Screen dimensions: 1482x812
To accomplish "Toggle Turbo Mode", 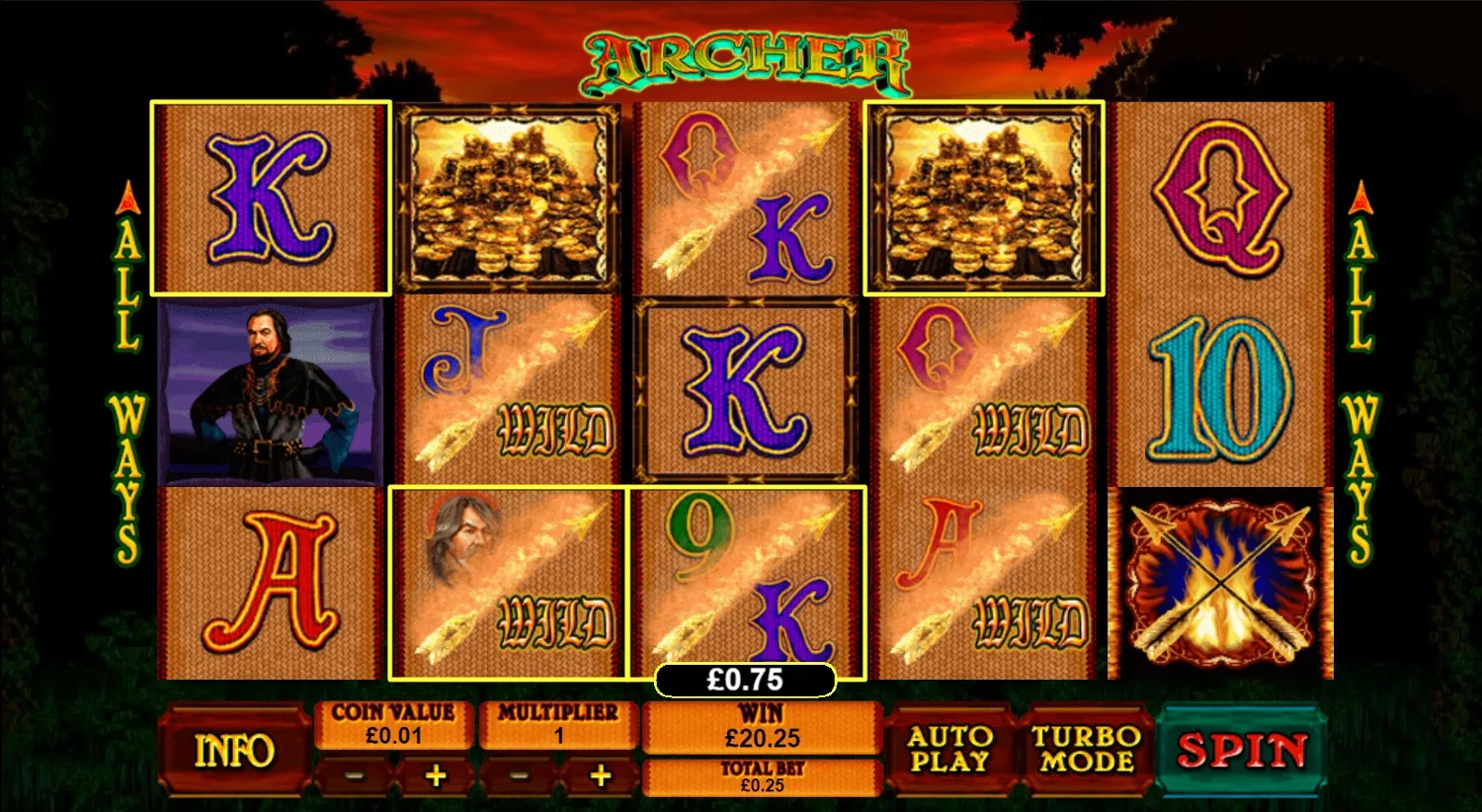I will 1087,748.
